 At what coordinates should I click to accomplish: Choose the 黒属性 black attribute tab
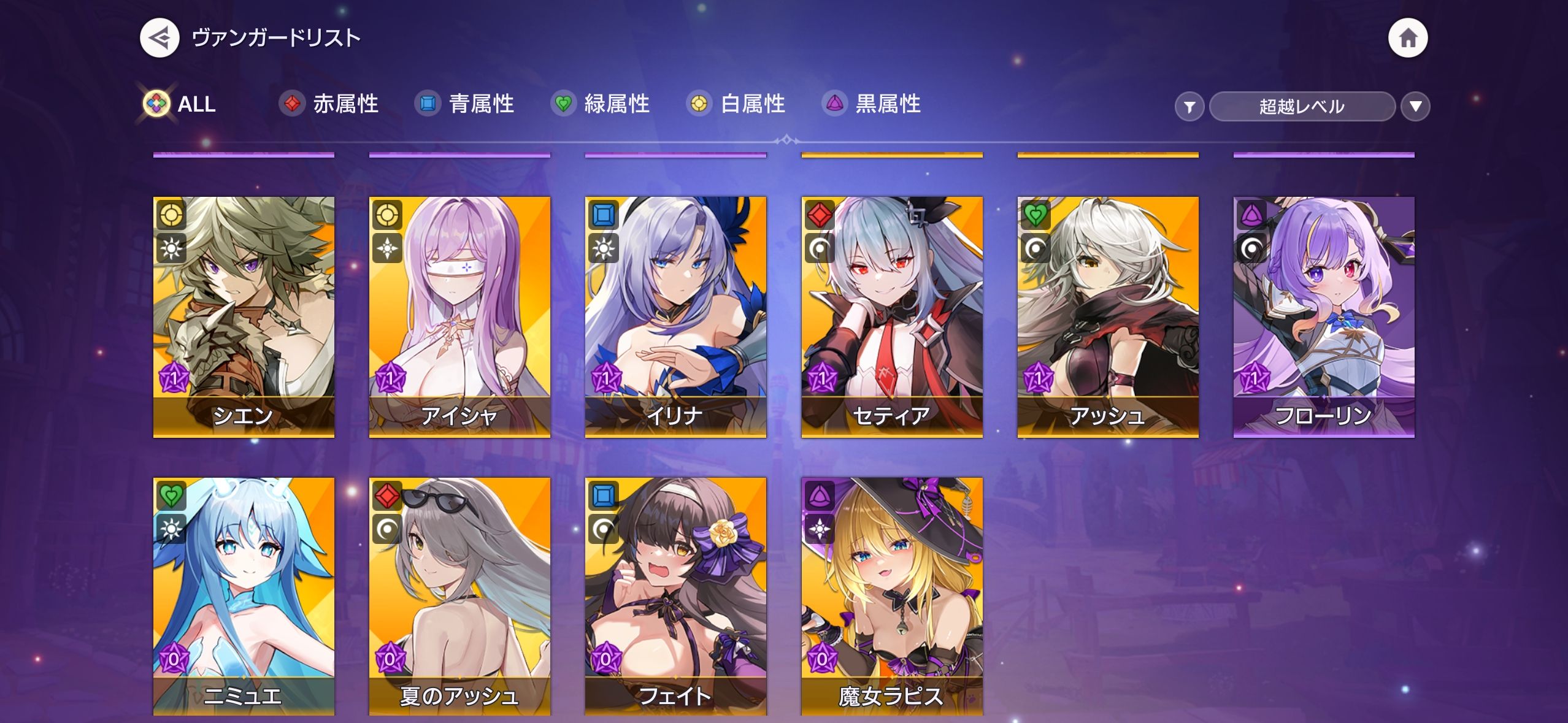click(872, 104)
